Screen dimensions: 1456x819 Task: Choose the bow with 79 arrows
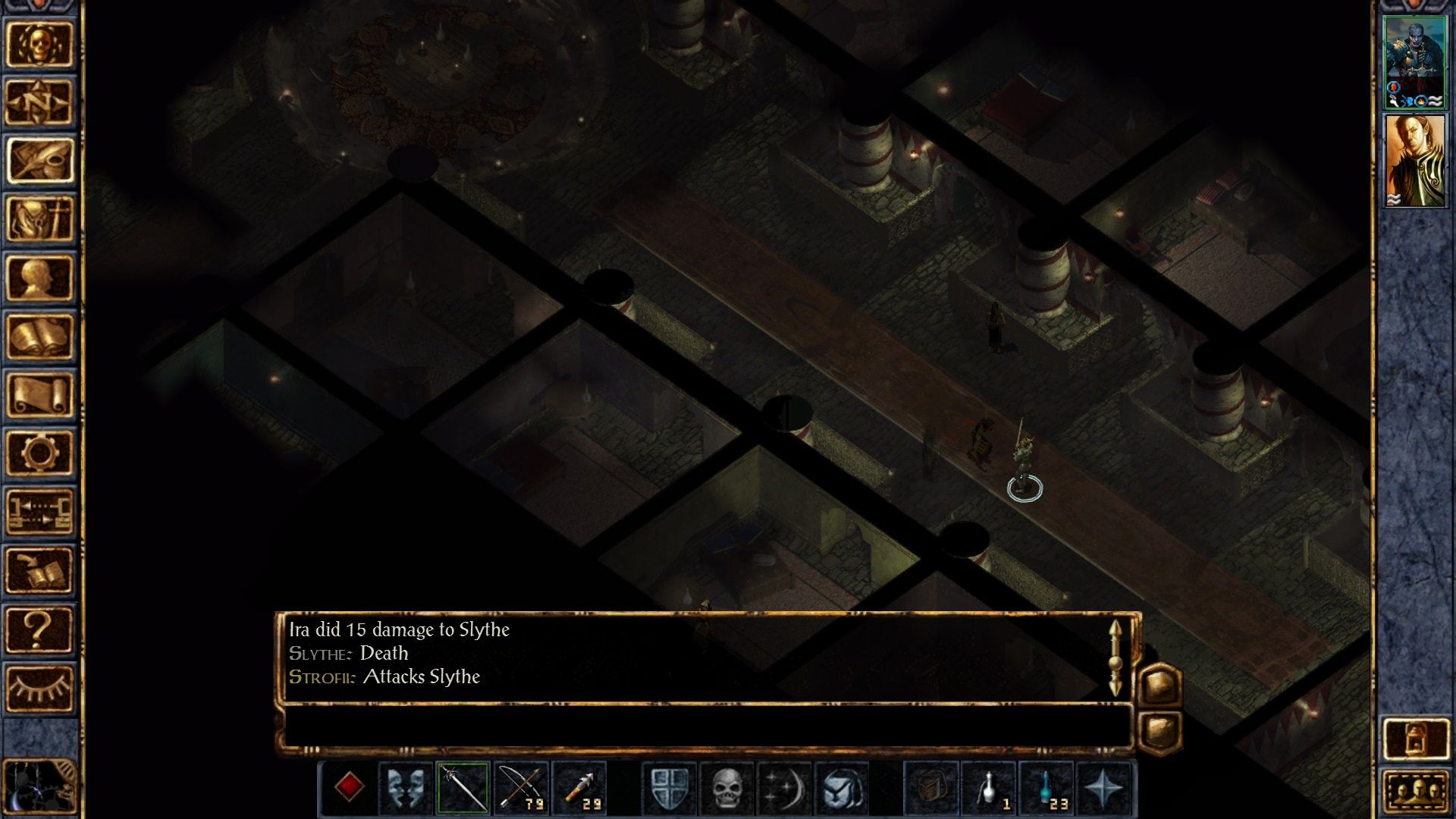point(521,788)
